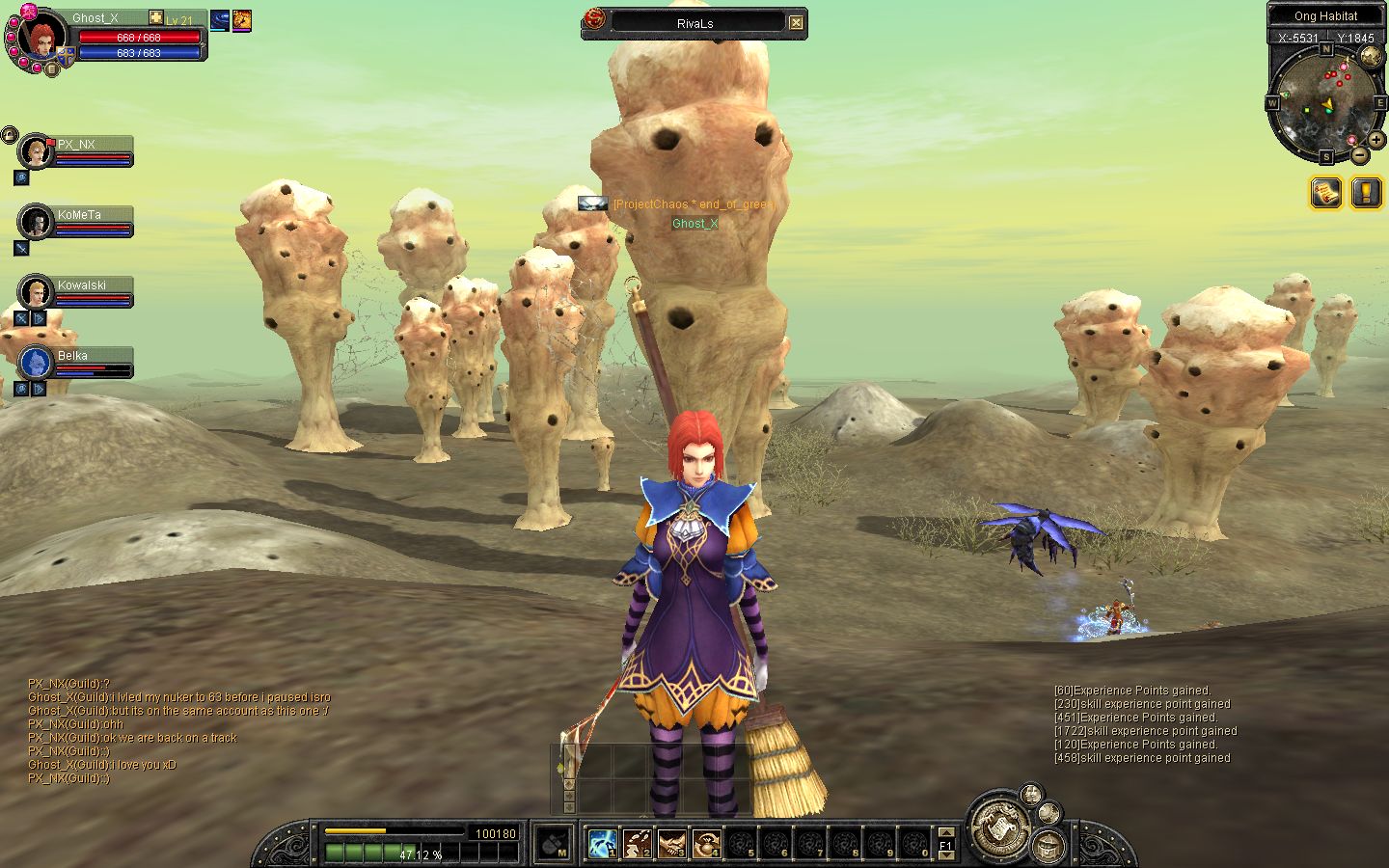The height and width of the screenshot is (868, 1389).
Task: Select party member KoMeTa
Action: point(37,222)
